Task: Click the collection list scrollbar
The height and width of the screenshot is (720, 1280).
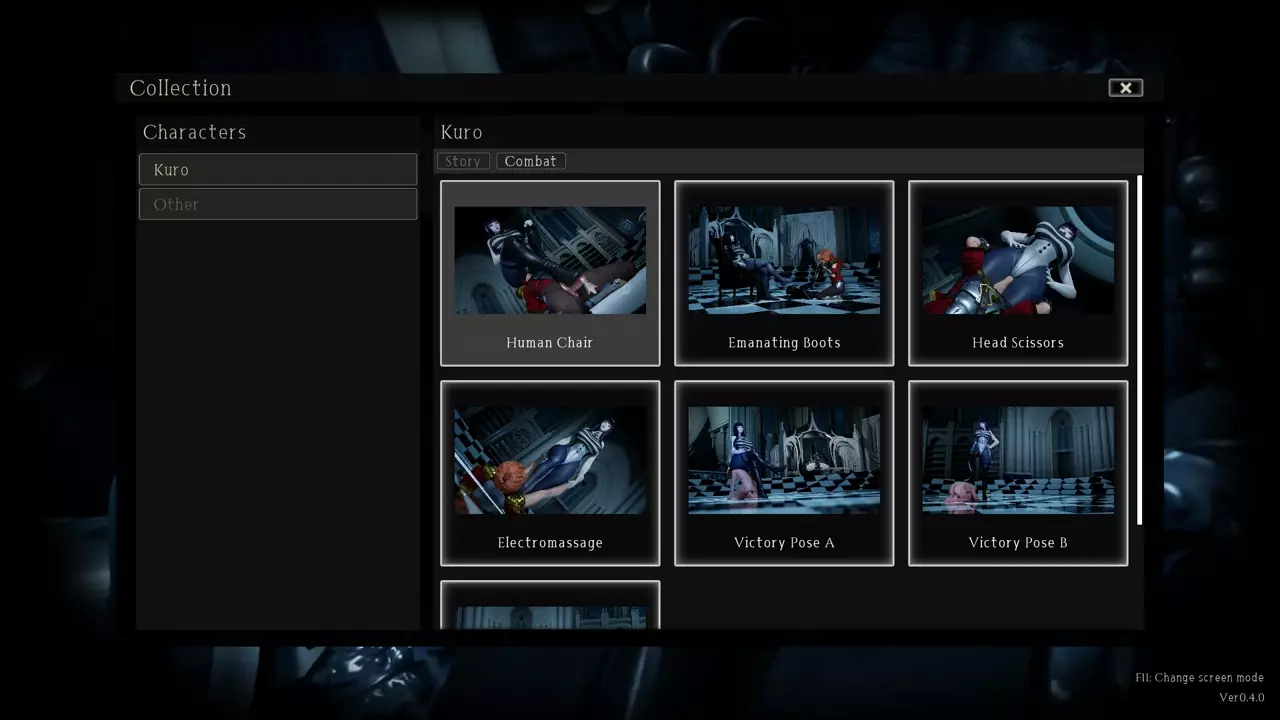Action: click(x=1139, y=350)
